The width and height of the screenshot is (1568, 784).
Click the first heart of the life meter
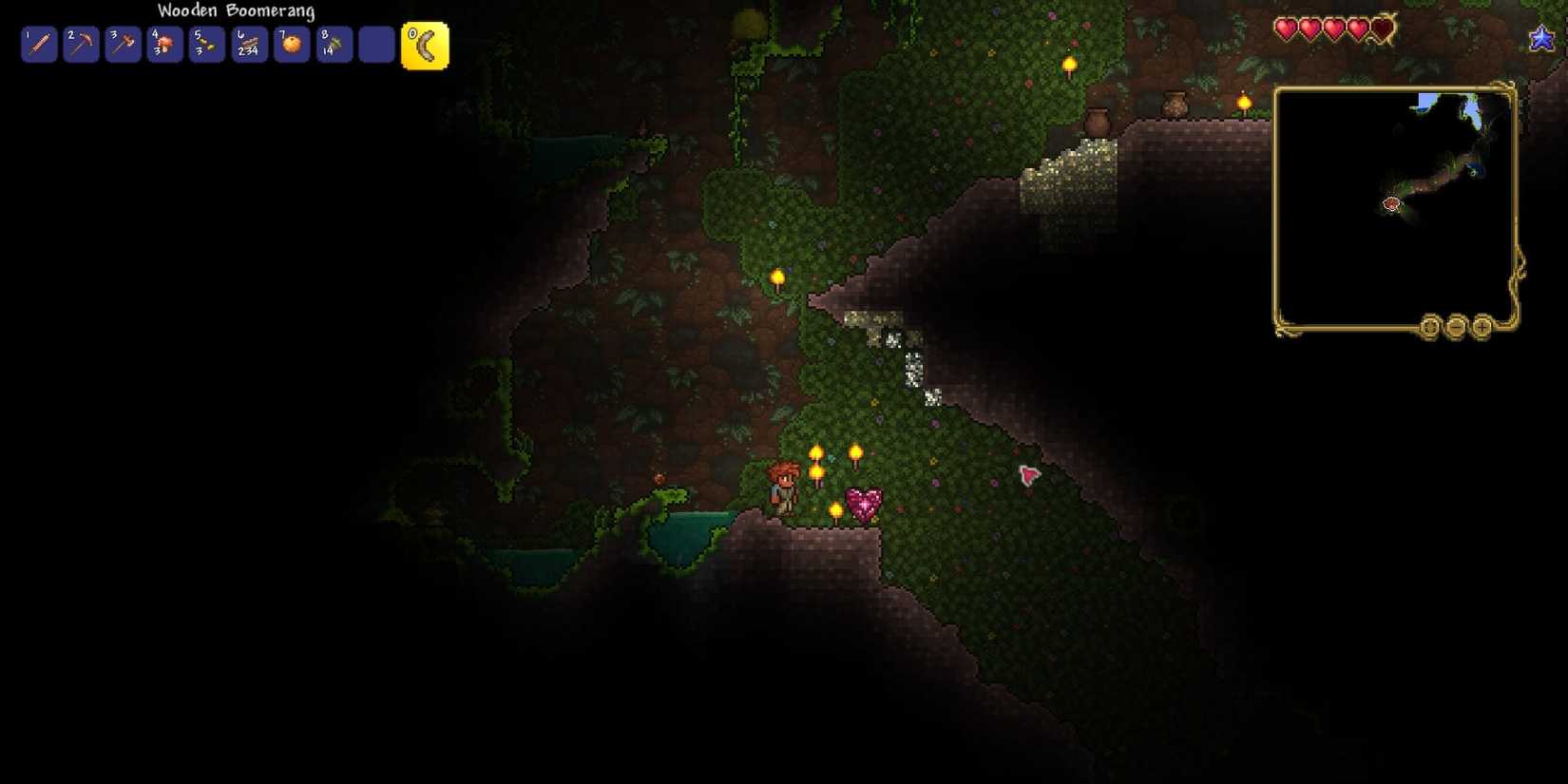click(x=1285, y=29)
